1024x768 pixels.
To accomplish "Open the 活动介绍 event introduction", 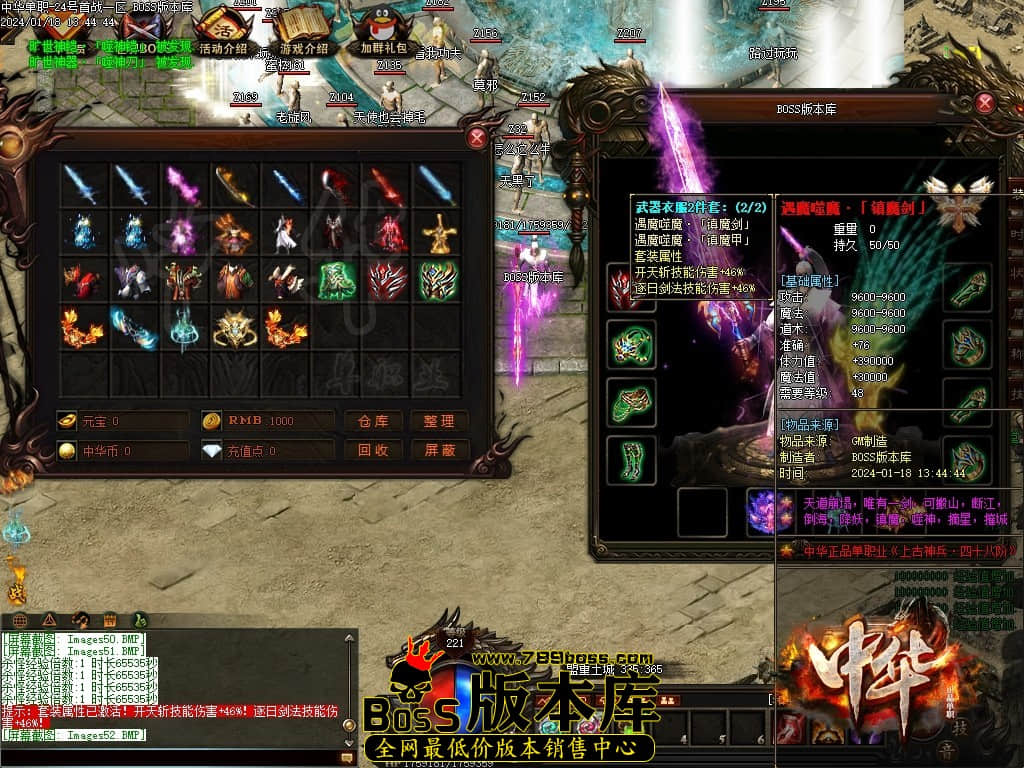I will pos(223,30).
